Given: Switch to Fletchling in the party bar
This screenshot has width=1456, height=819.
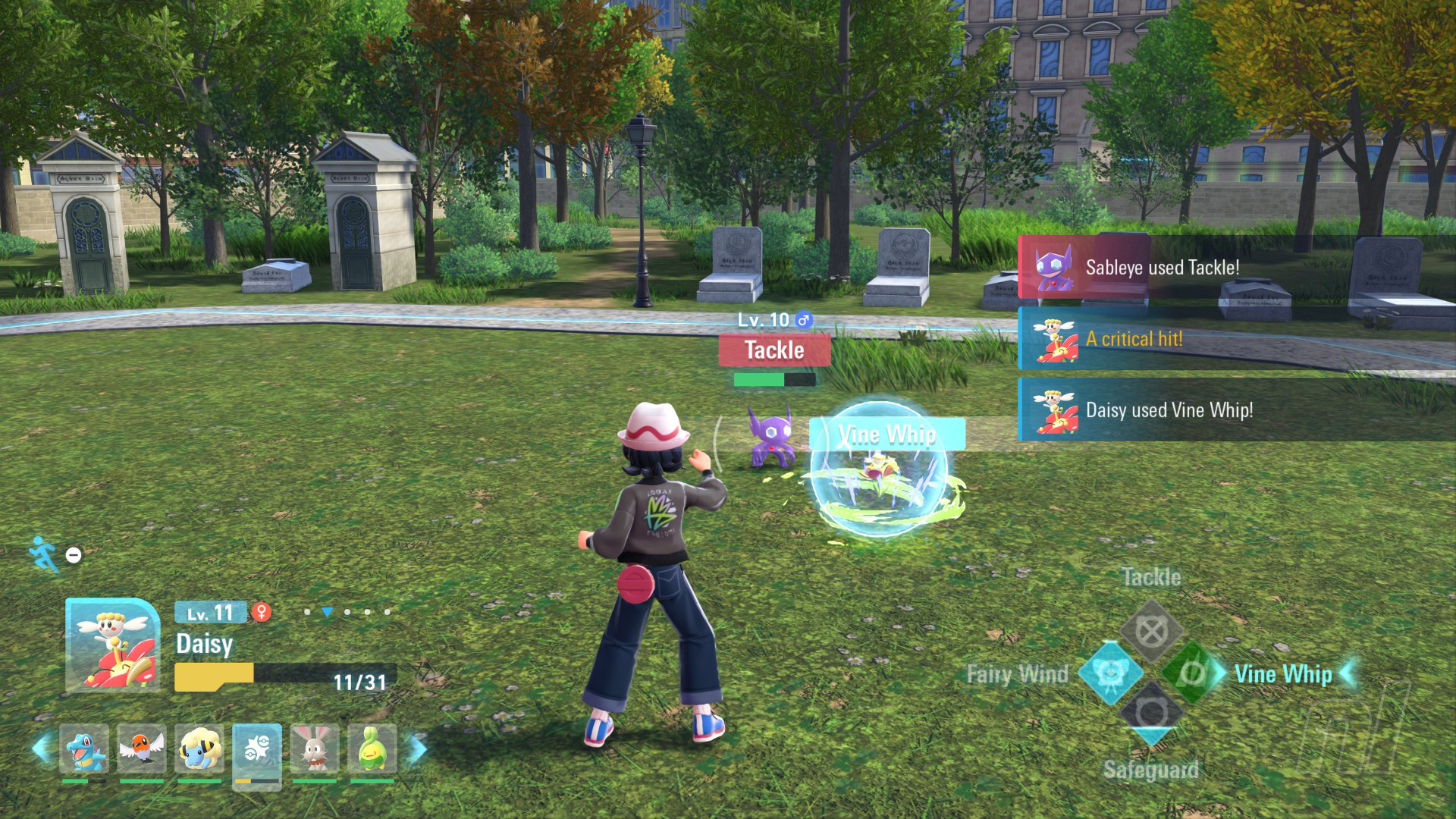Looking at the screenshot, I should pos(142,749).
